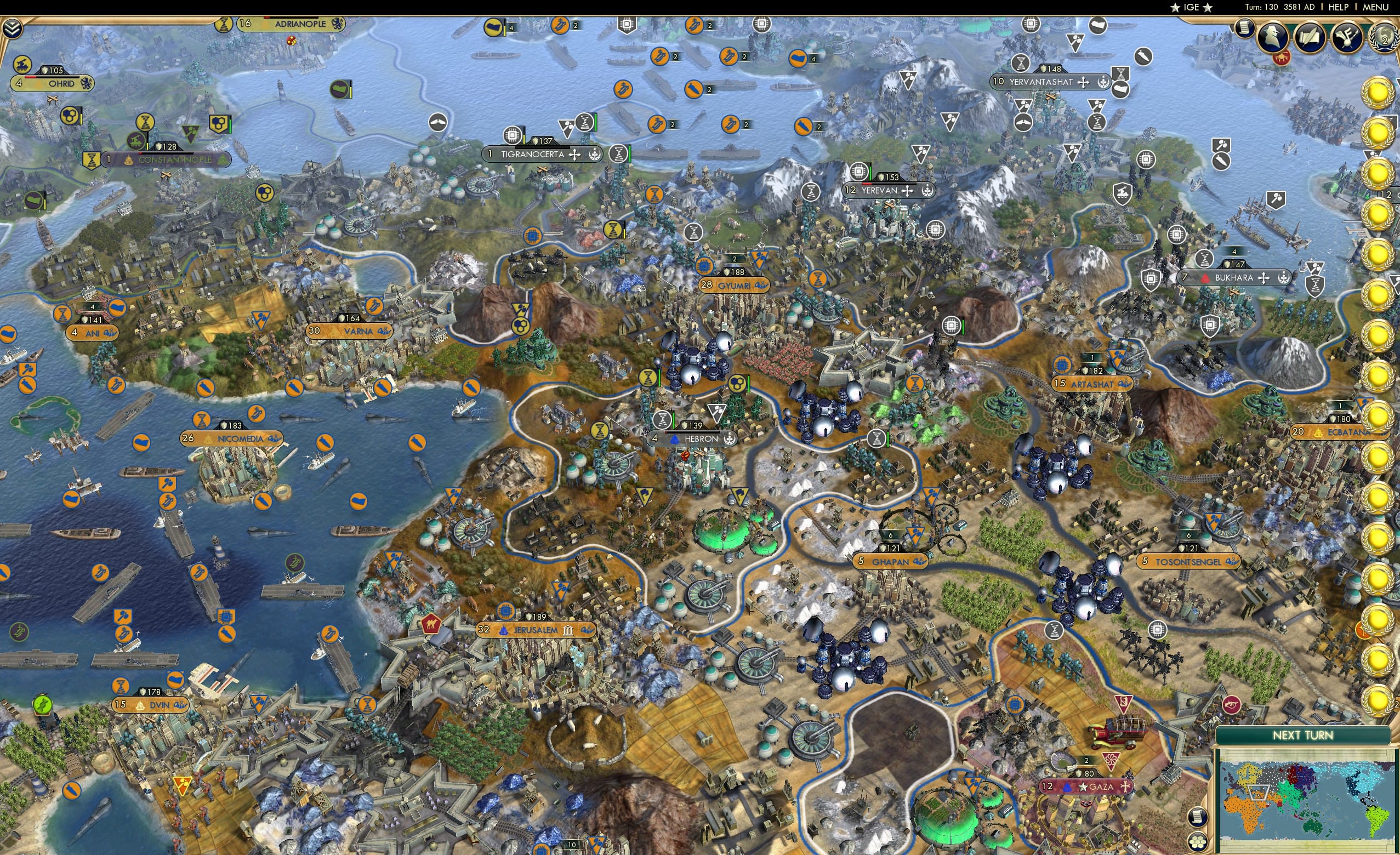Open HELP from the top bar
1400x855 pixels.
coord(1338,7)
